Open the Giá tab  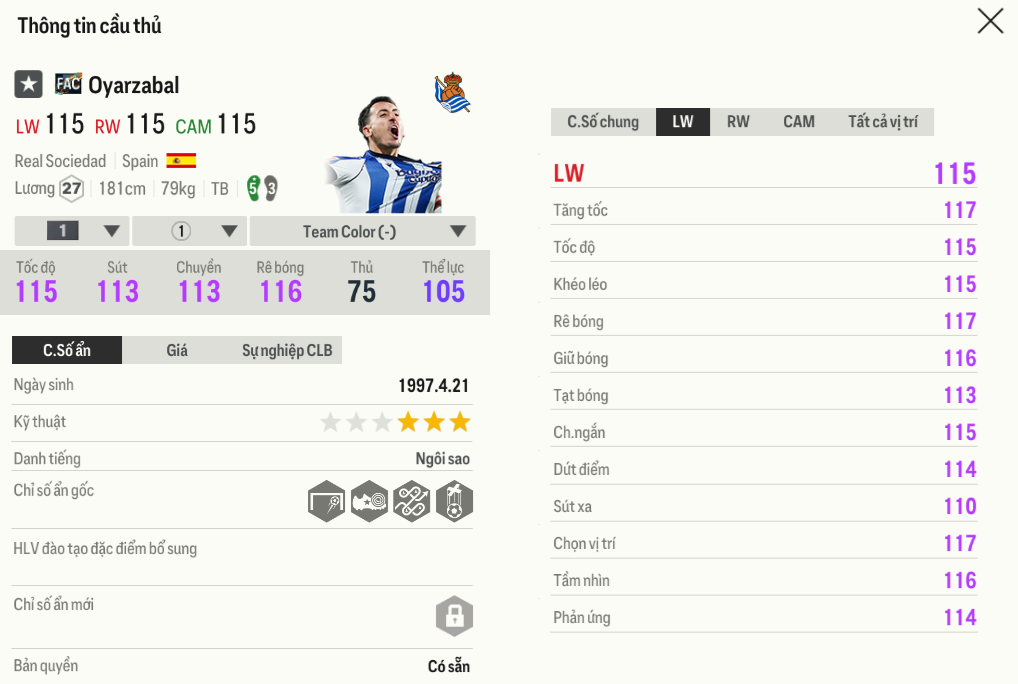pyautogui.click(x=177, y=350)
